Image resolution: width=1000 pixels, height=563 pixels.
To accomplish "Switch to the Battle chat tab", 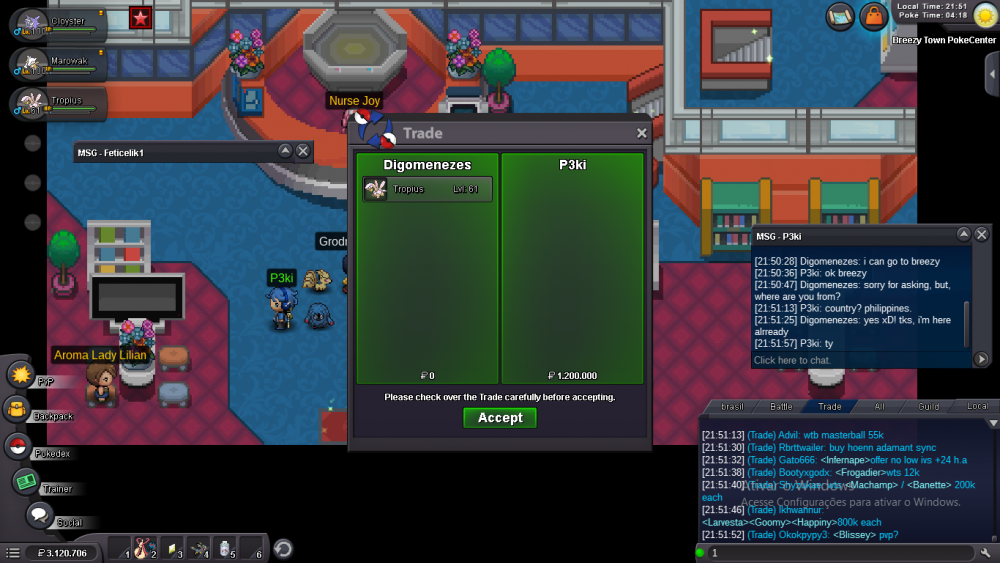I will (781, 407).
